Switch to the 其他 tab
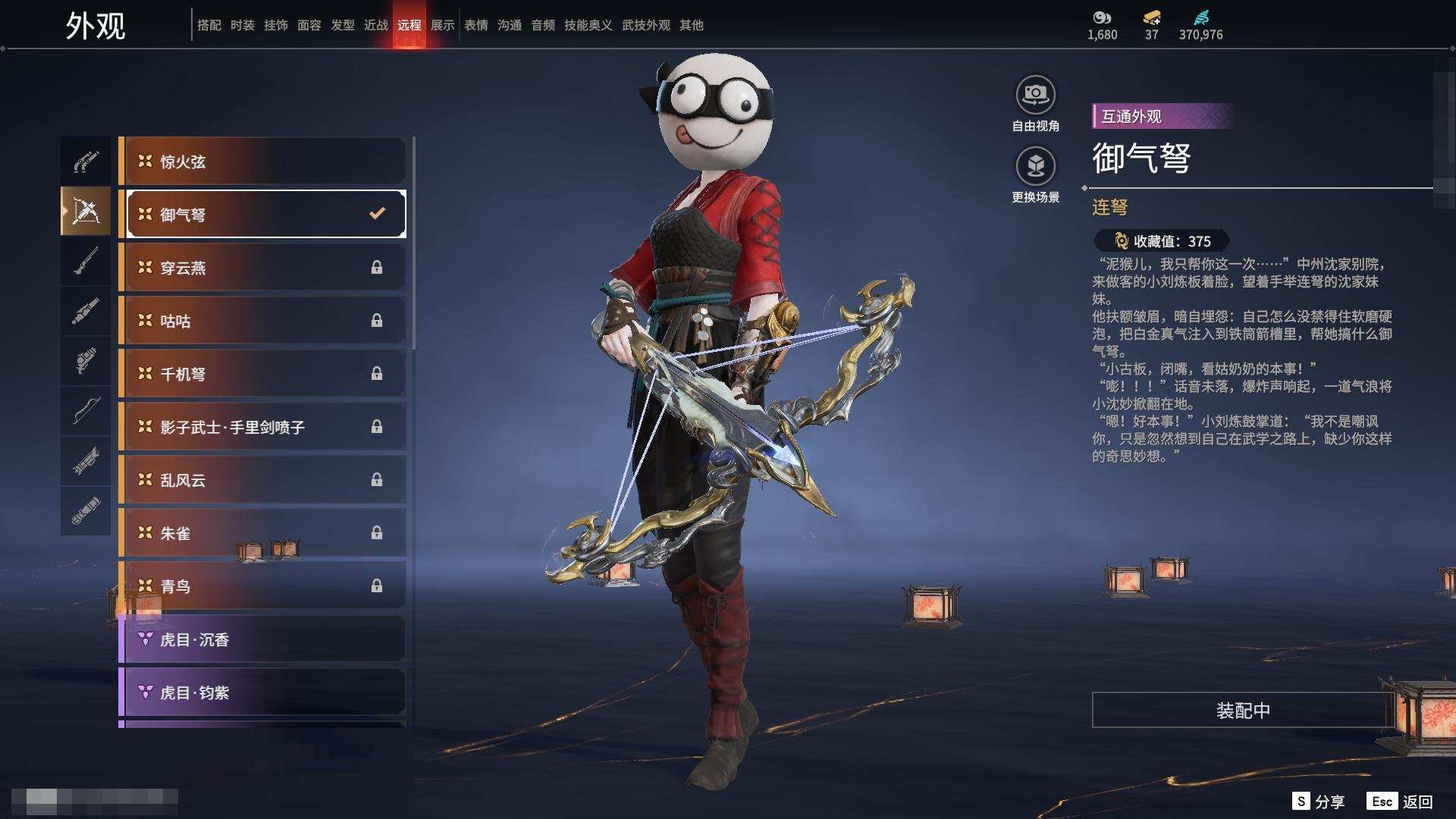1456x819 pixels. click(x=691, y=25)
